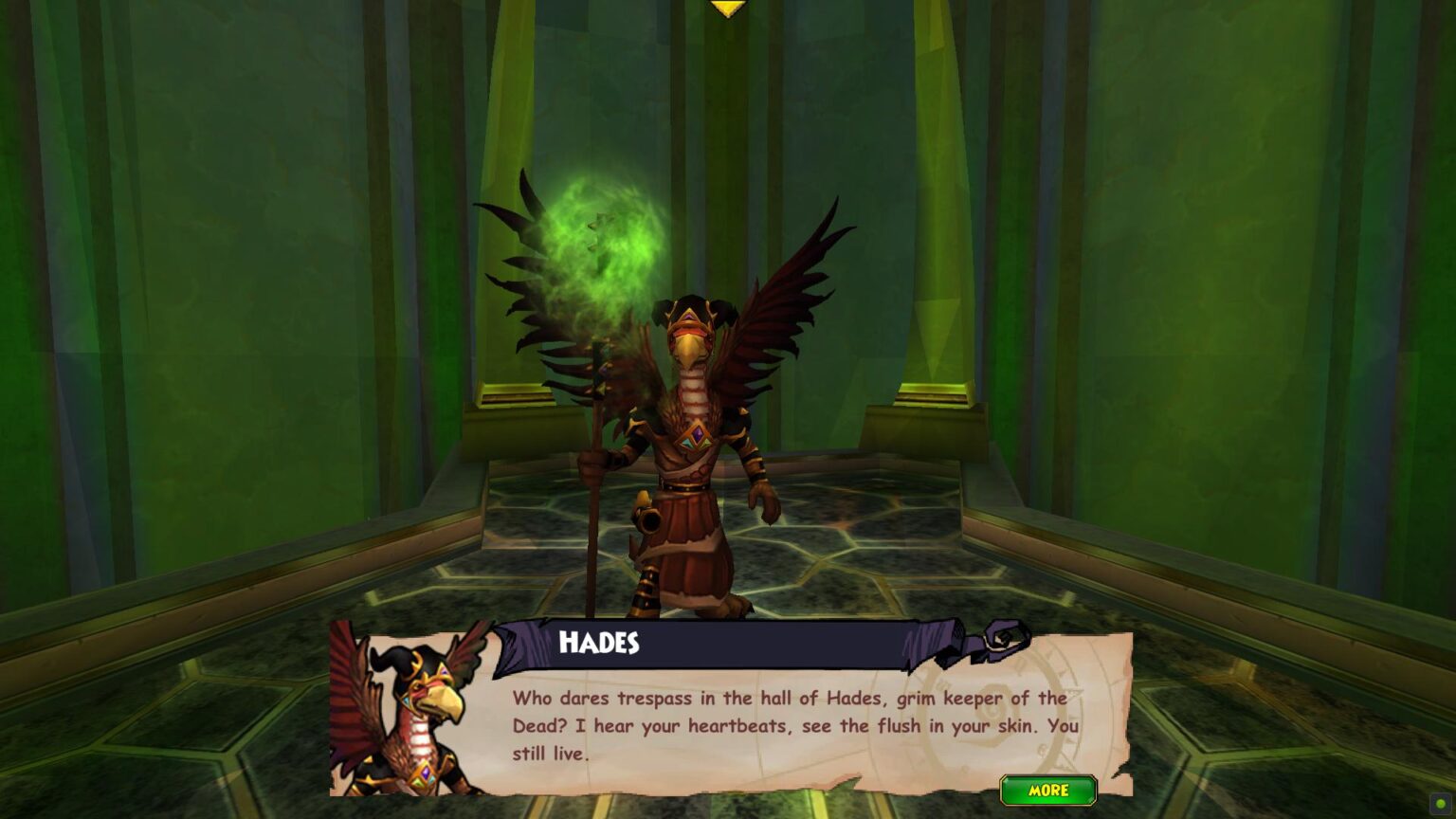Click the jeweled amulet on Hades' chest

(695, 436)
